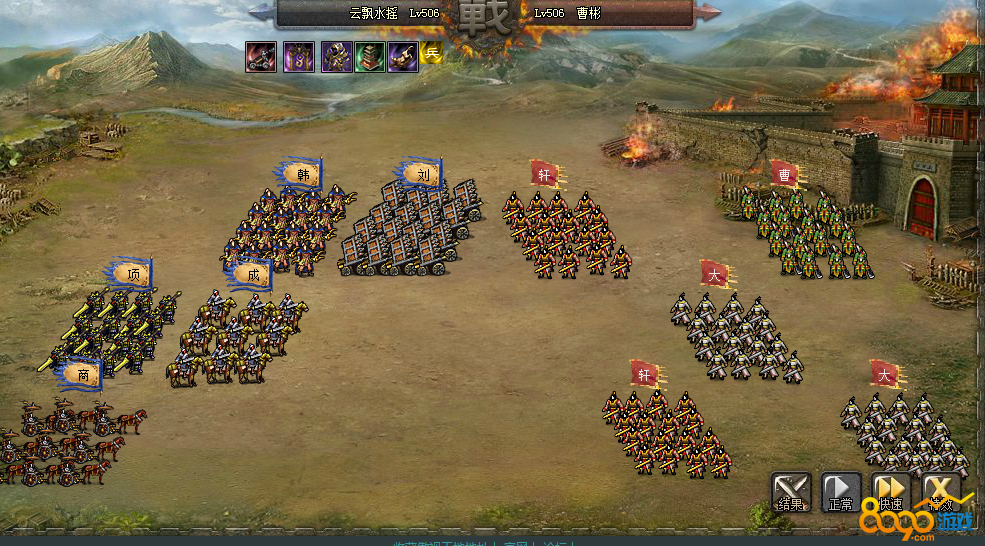Switch to fast speed 快速
985x546 pixels.
point(891,492)
